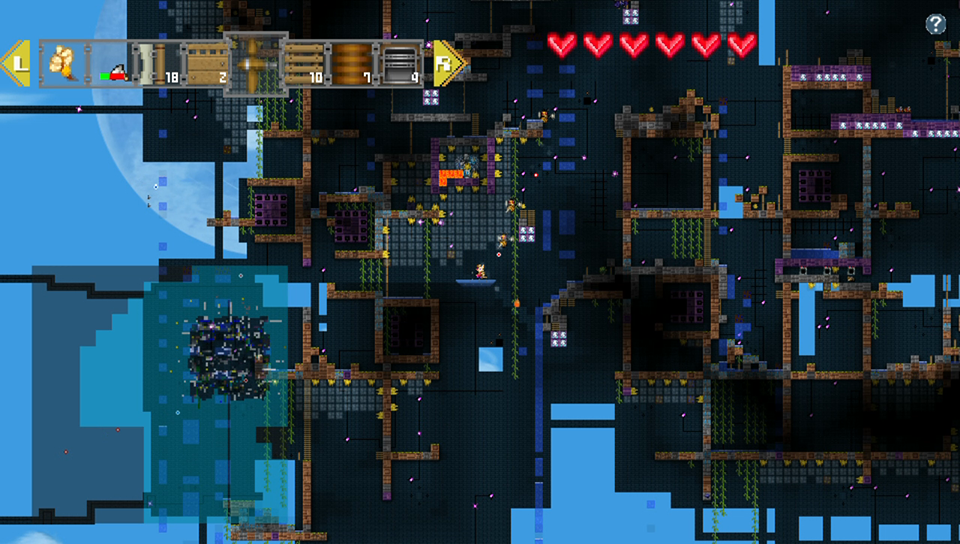
Task: Select the highlighted wooden propeller slot
Action: (x=256, y=63)
